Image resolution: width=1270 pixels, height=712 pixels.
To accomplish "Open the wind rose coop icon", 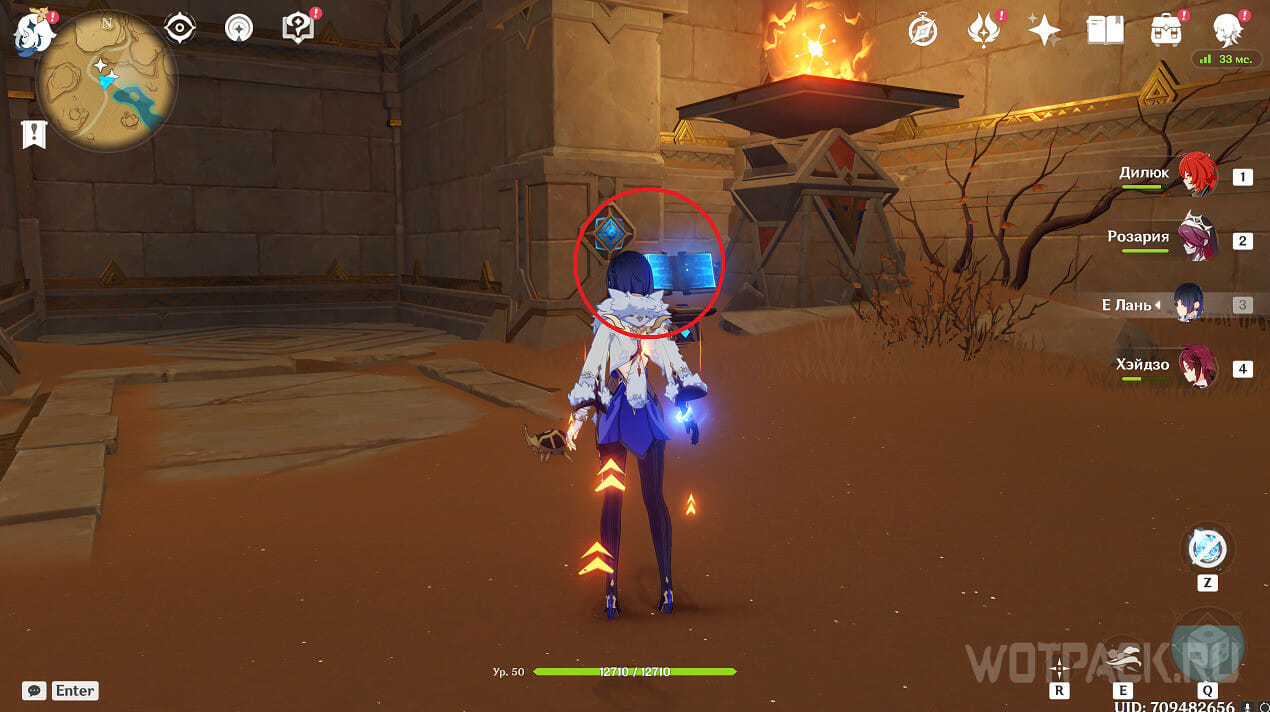I will tap(239, 28).
